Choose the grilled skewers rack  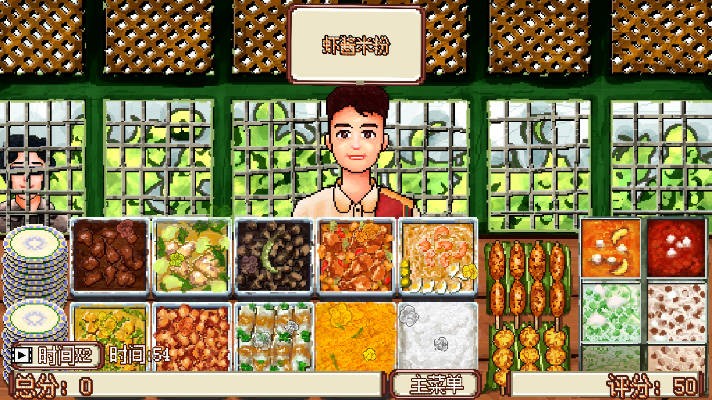pyautogui.click(x=527, y=300)
